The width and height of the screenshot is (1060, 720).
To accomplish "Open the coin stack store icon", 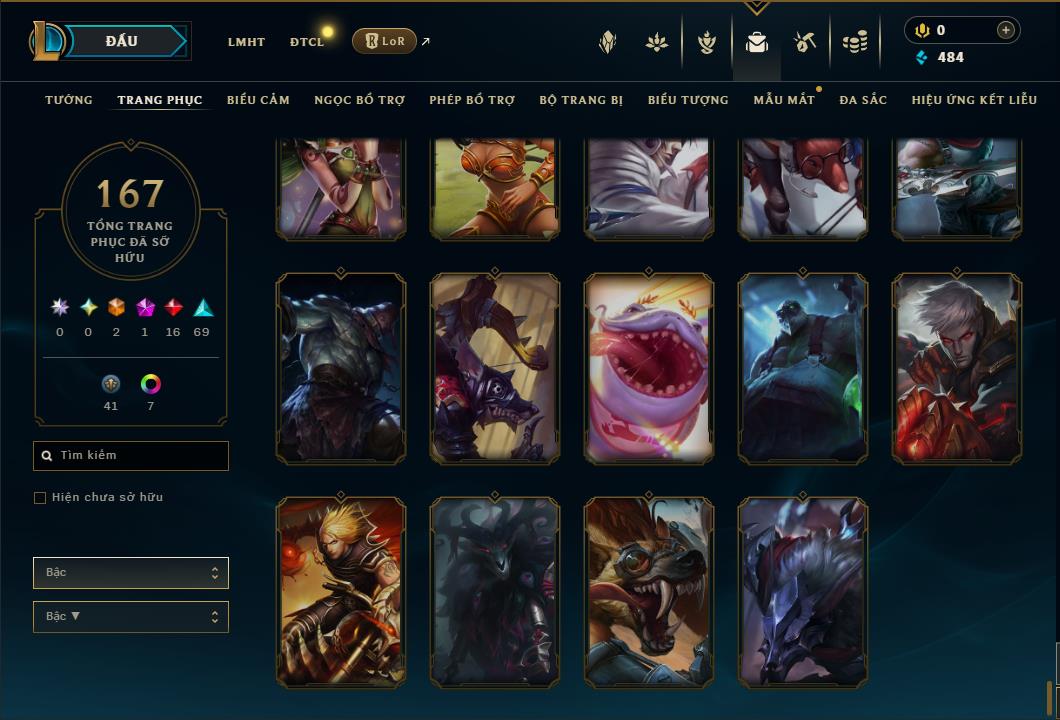I will tap(854, 42).
